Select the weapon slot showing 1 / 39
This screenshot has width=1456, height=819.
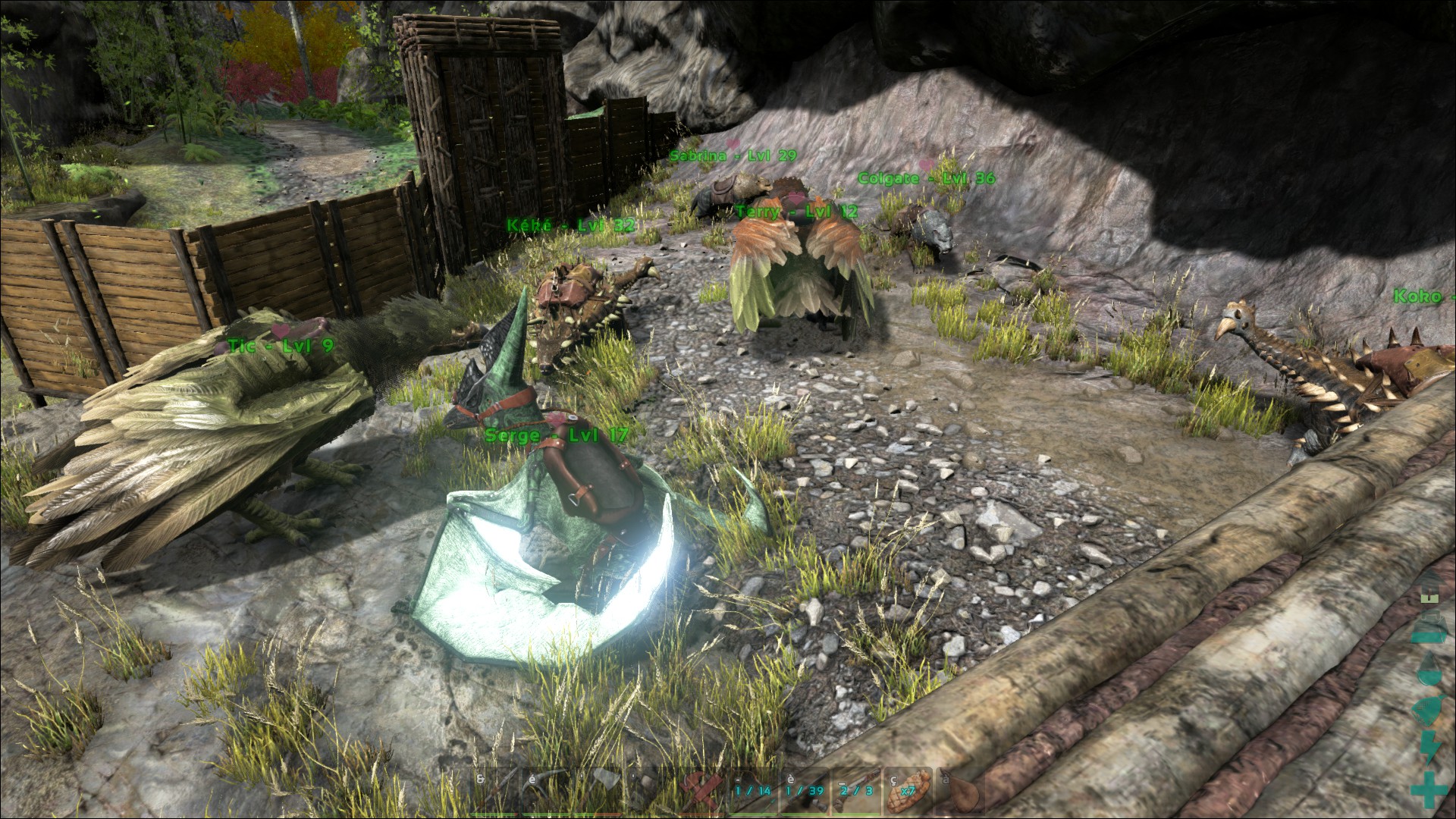[803, 792]
